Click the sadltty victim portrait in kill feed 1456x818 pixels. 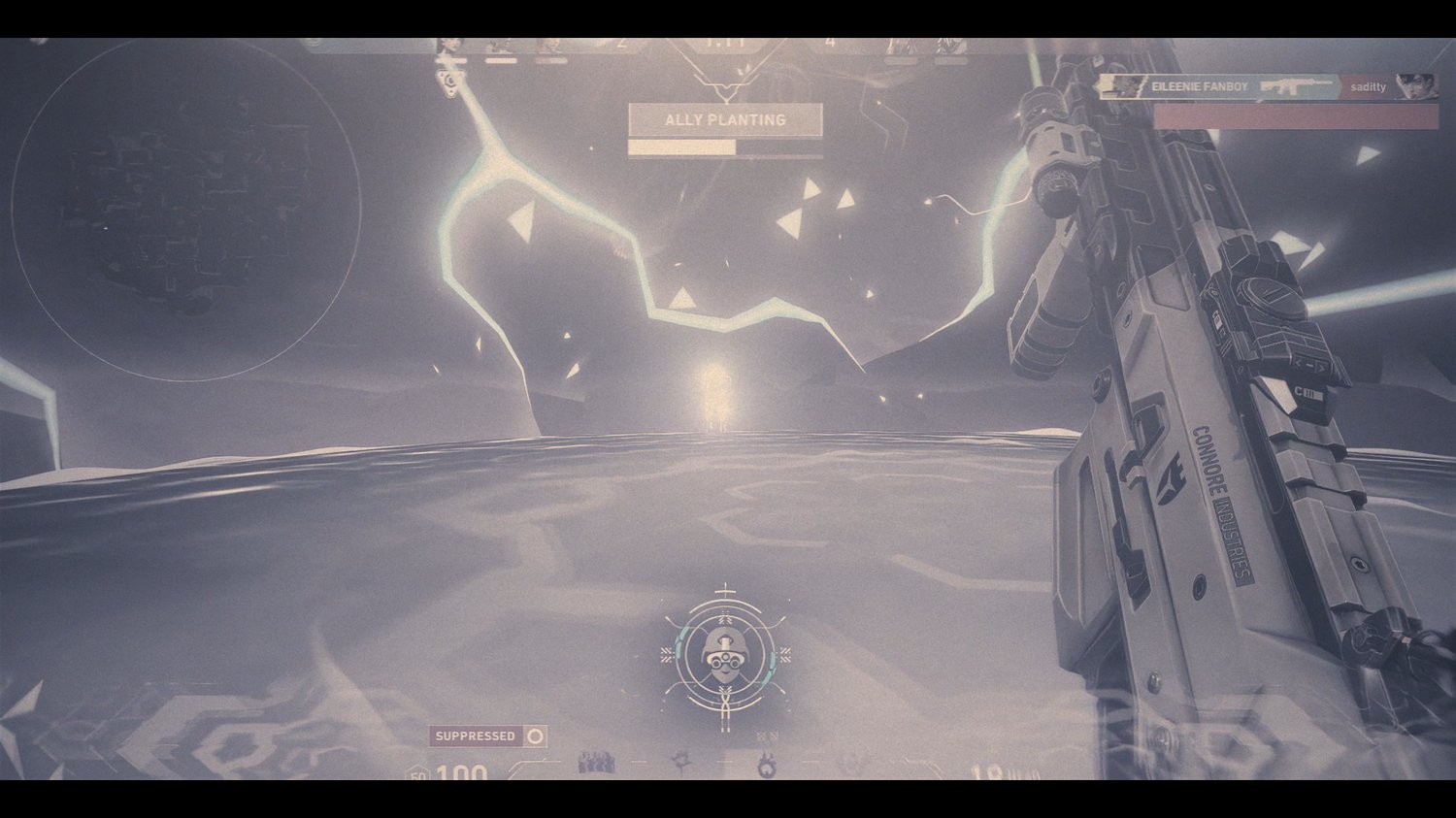click(x=1415, y=86)
